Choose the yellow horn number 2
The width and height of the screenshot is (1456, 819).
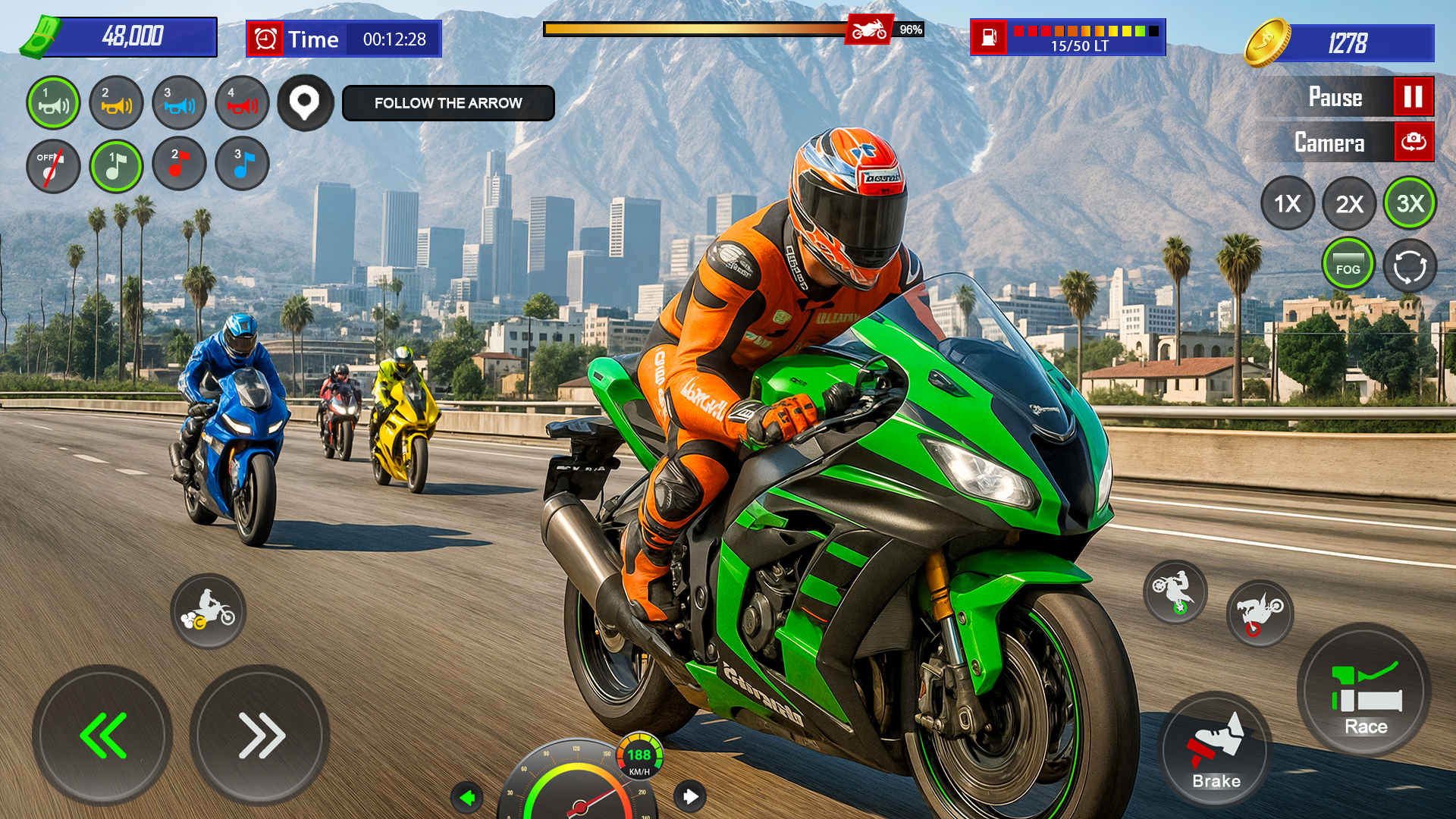116,103
